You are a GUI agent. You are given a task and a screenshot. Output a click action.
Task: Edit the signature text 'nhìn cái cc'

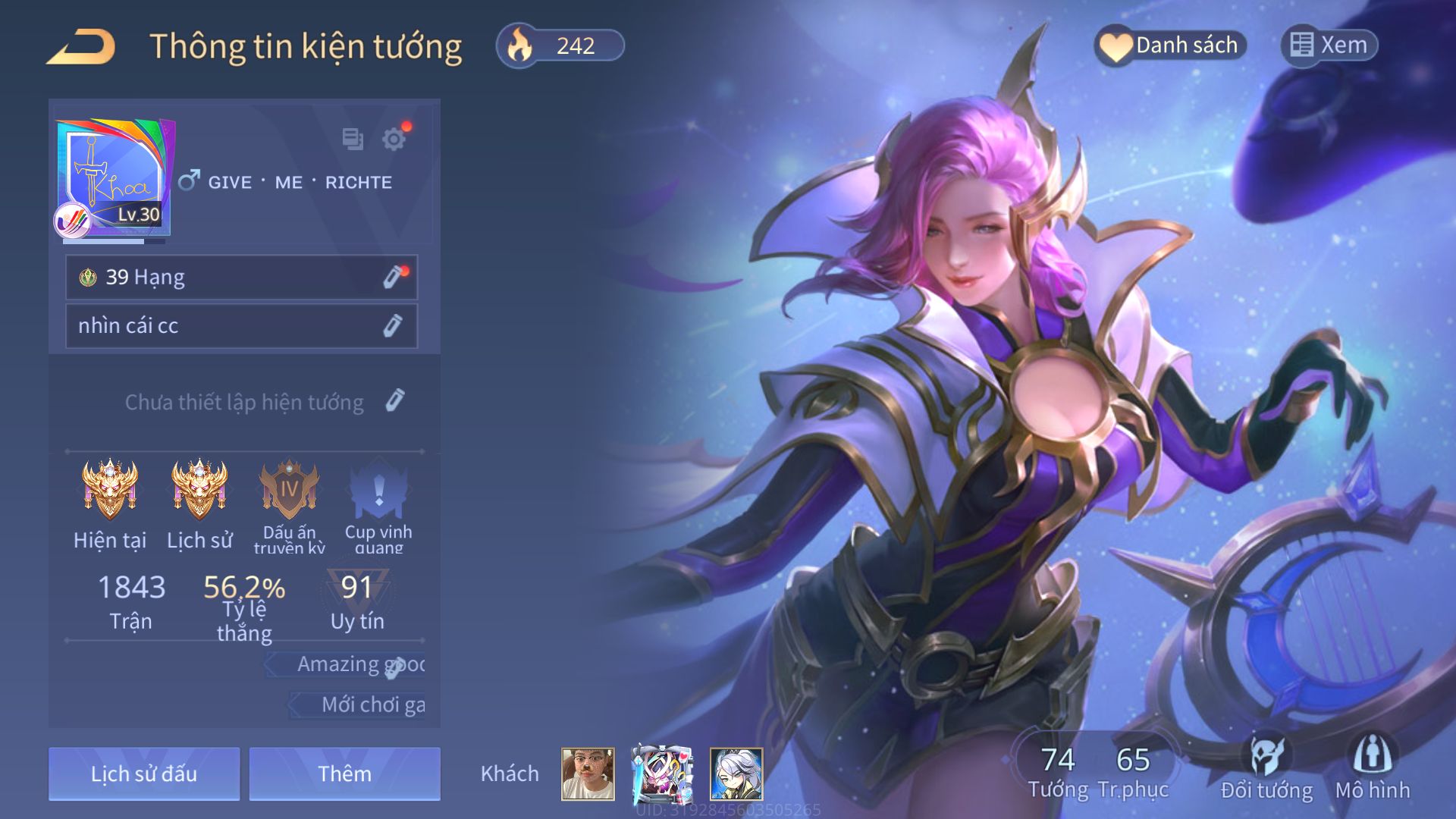click(x=393, y=326)
